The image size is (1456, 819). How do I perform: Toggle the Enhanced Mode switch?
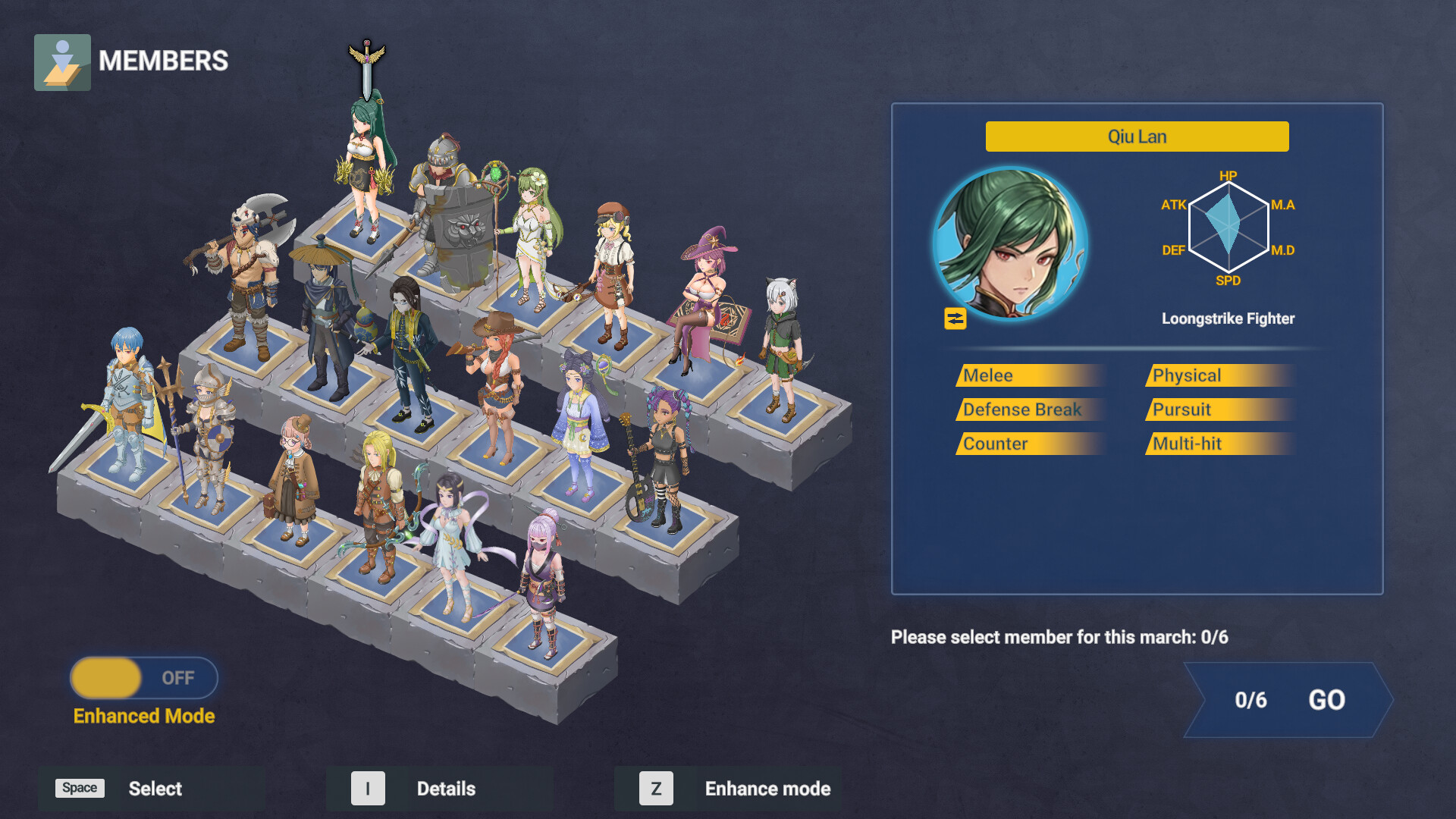tap(144, 677)
